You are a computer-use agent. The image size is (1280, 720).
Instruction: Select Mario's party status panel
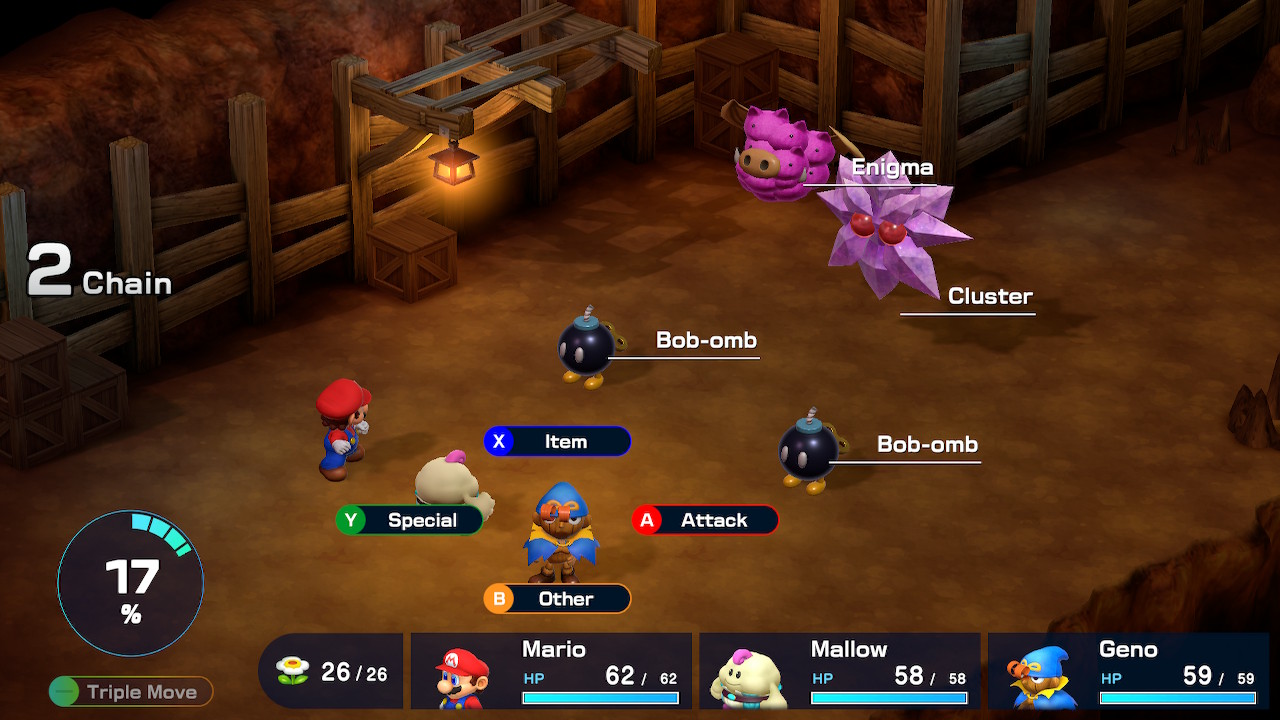point(551,671)
